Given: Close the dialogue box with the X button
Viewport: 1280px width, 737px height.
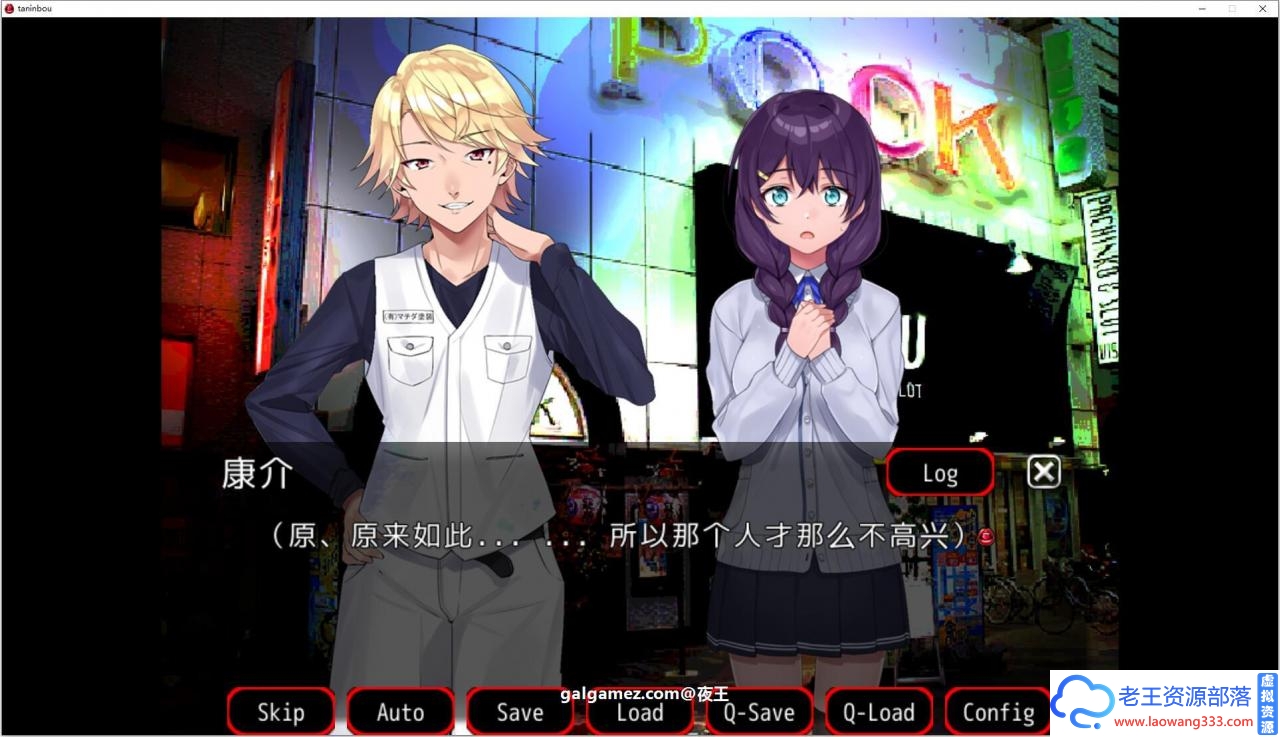Looking at the screenshot, I should click(1043, 470).
